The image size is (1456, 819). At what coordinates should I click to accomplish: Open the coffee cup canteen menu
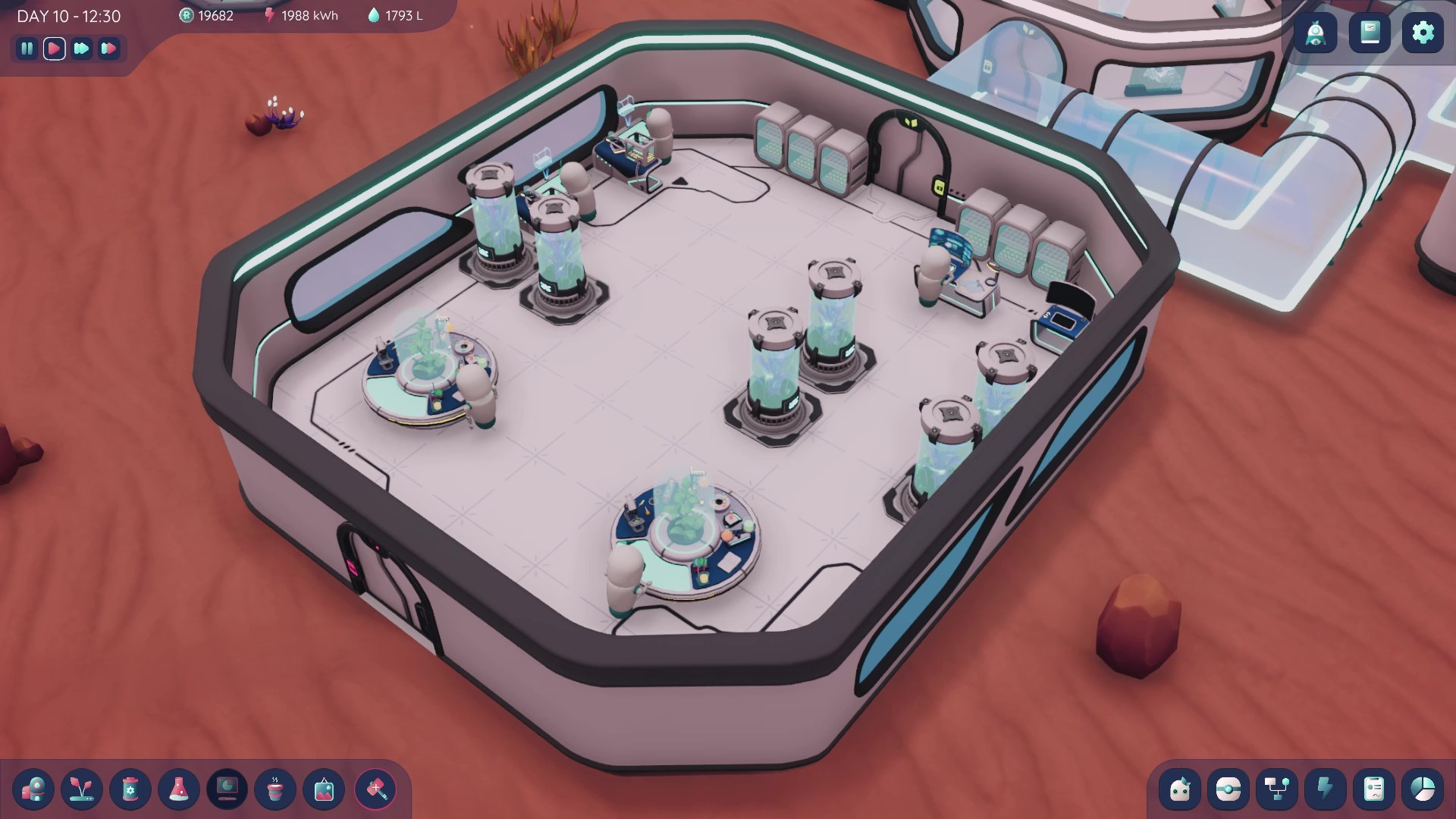point(277,790)
